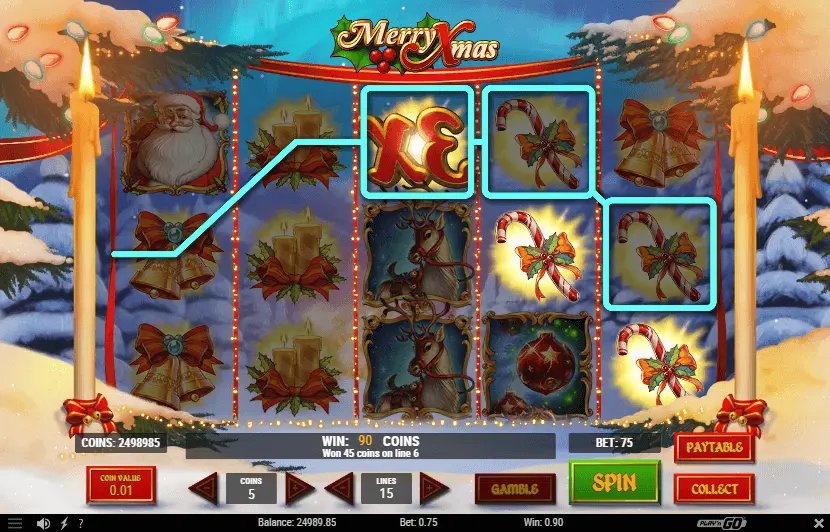This screenshot has height=532, width=830.
Task: Increase the number of coins per line
Action: click(298, 489)
